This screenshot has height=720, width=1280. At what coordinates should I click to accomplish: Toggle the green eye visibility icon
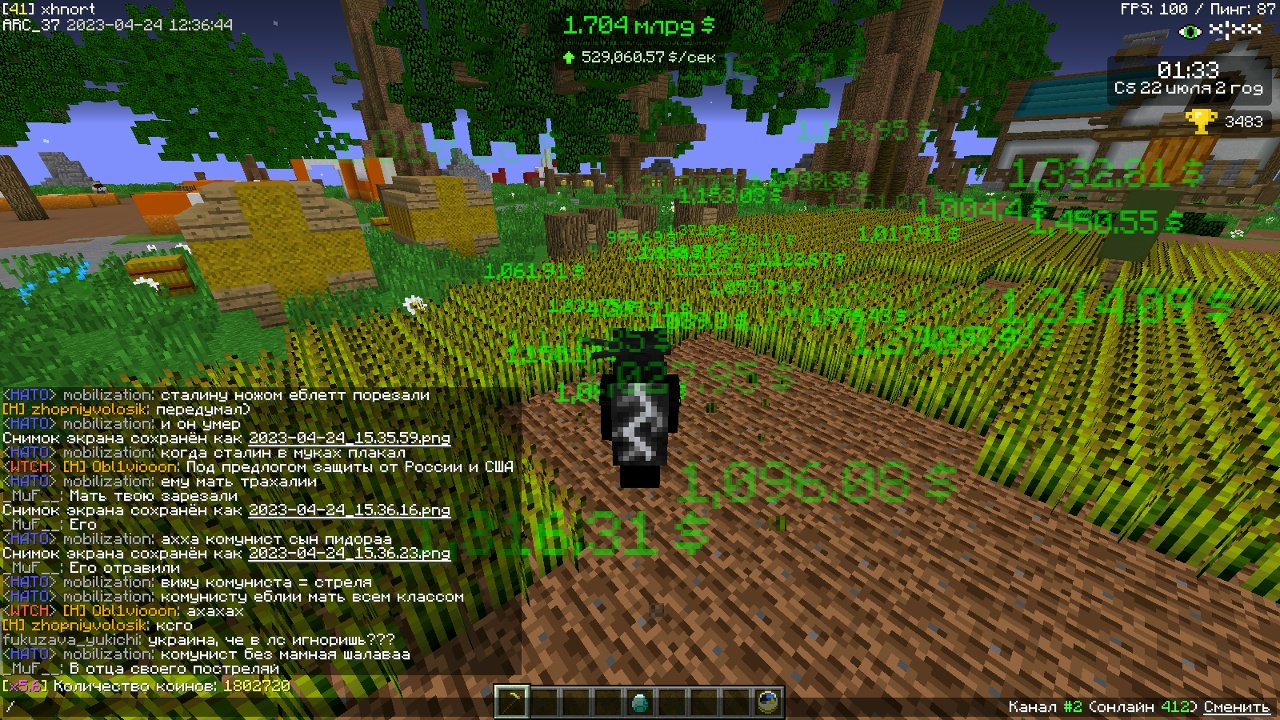tap(1189, 32)
